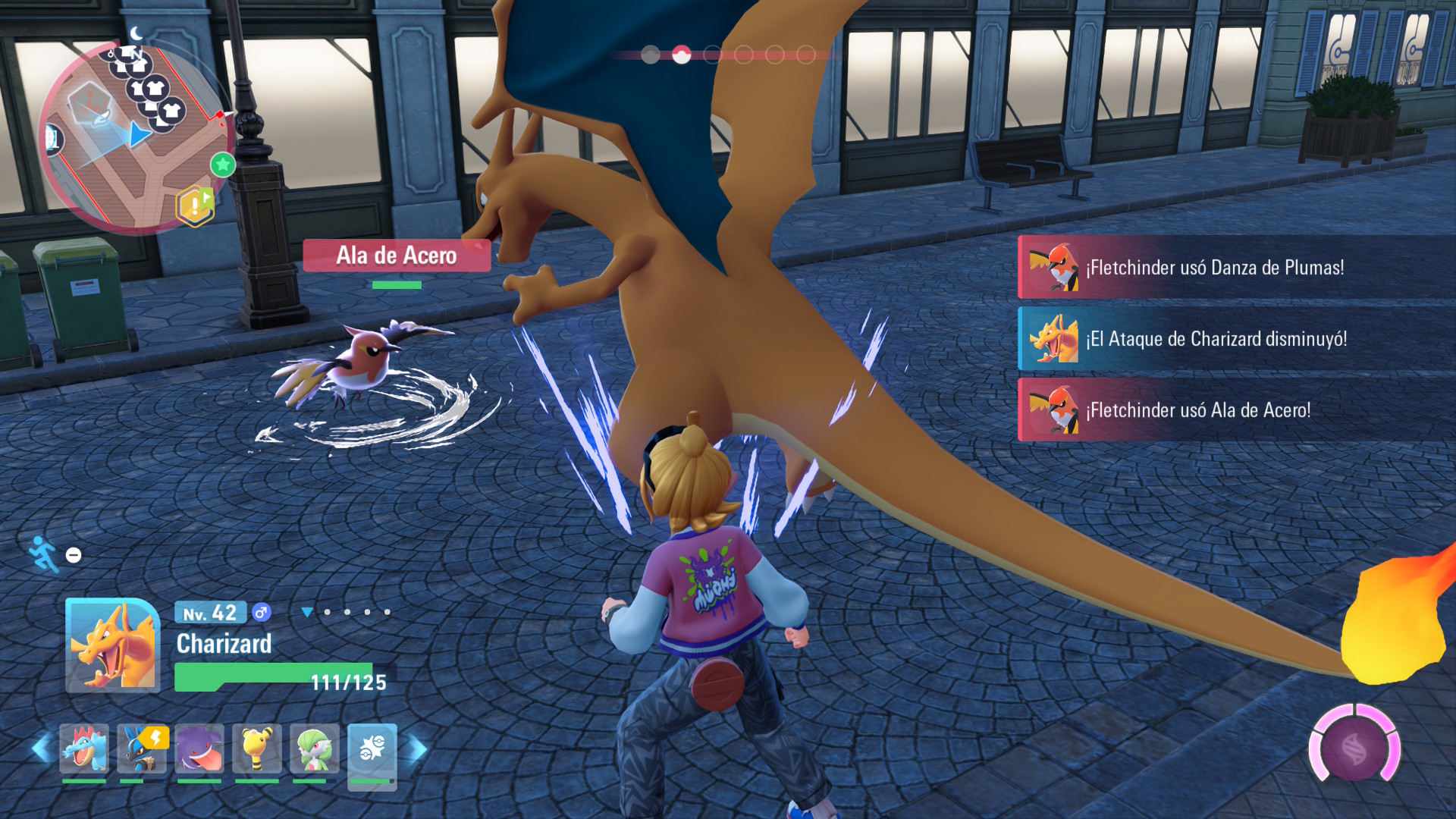Choose Lucario from the party bar
Screen dimensions: 1456x819
142,748
